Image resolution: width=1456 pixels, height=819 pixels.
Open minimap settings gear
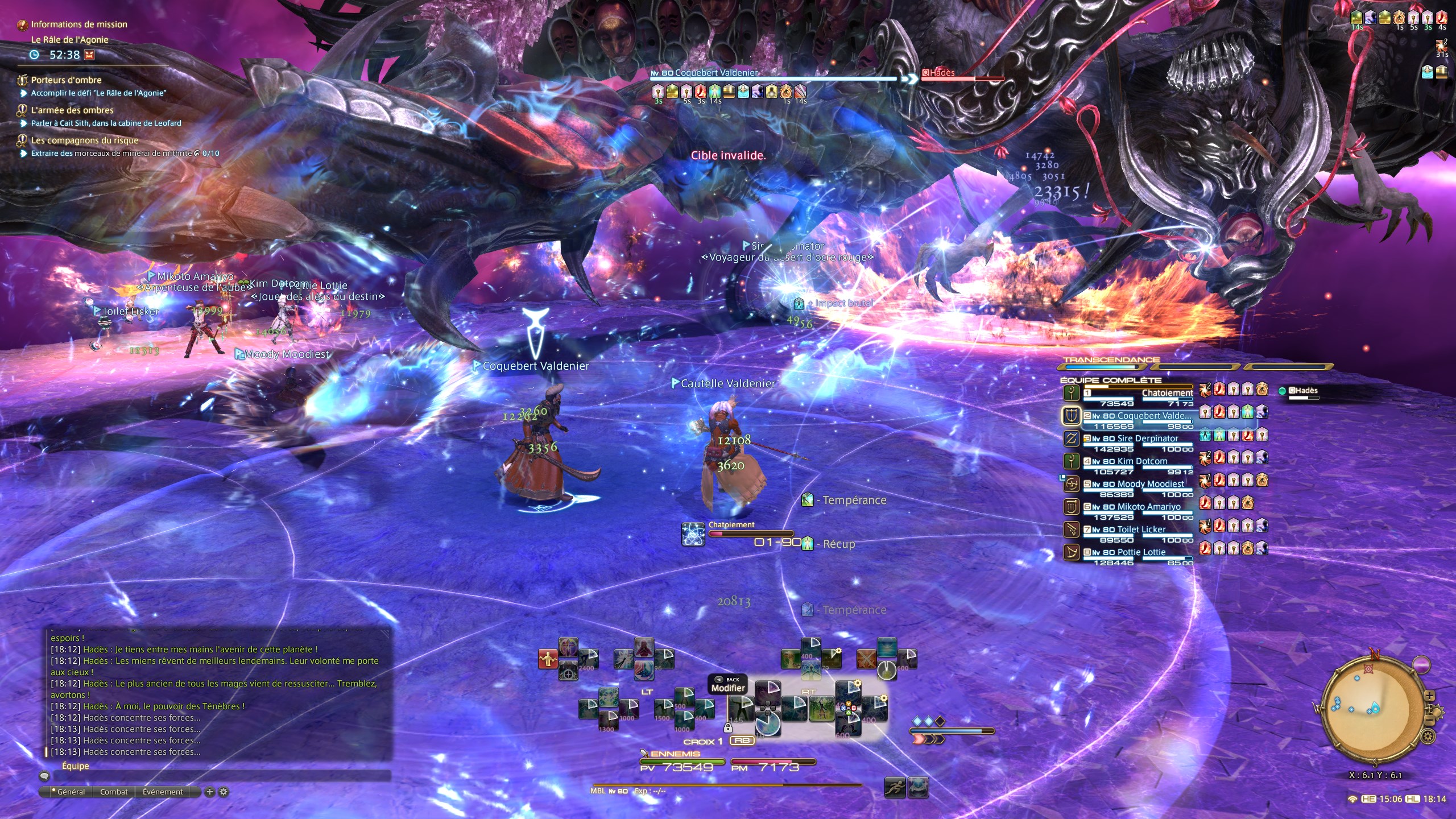(1428, 737)
